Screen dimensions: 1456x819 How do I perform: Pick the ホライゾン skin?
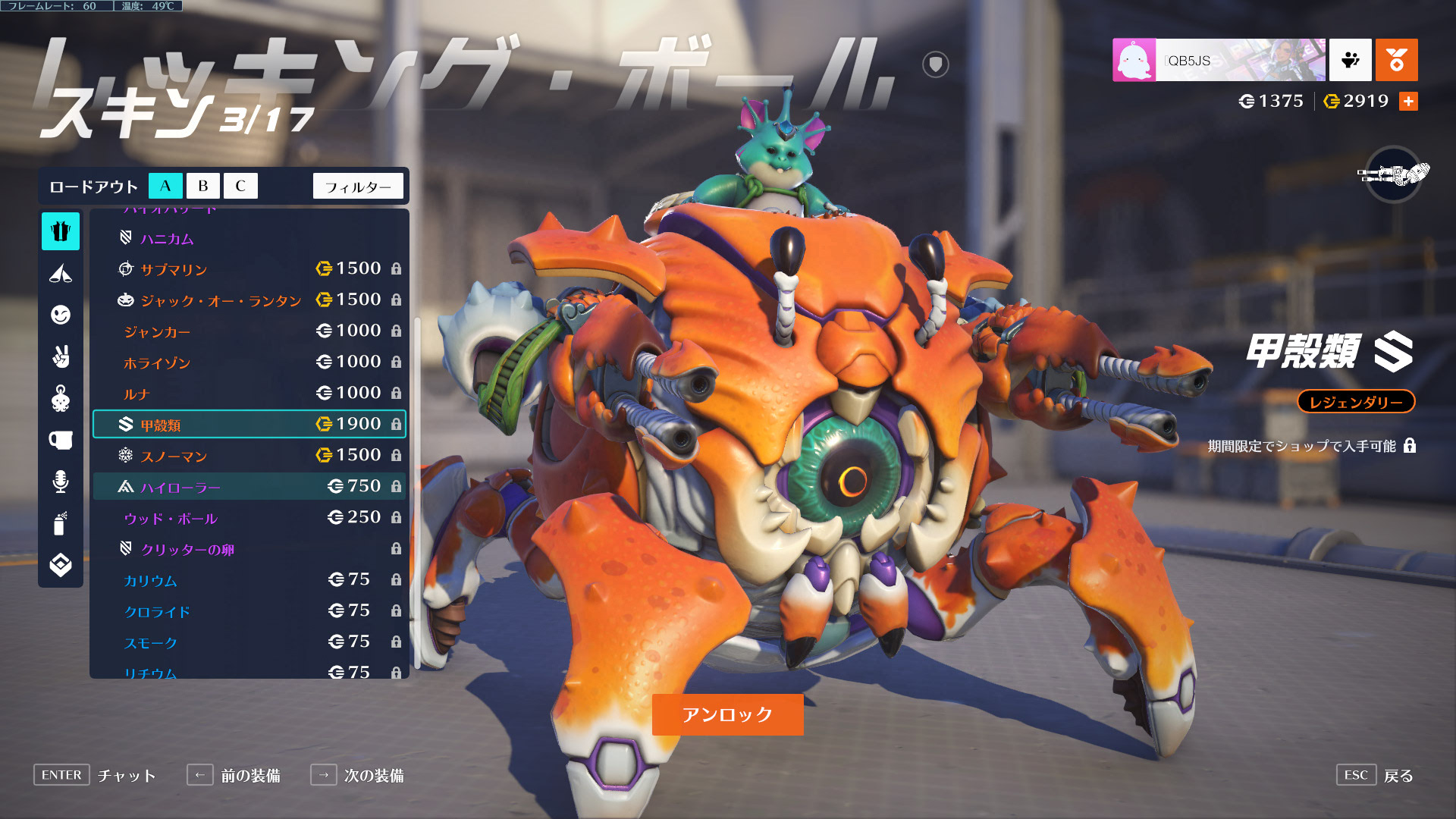pyautogui.click(x=249, y=362)
